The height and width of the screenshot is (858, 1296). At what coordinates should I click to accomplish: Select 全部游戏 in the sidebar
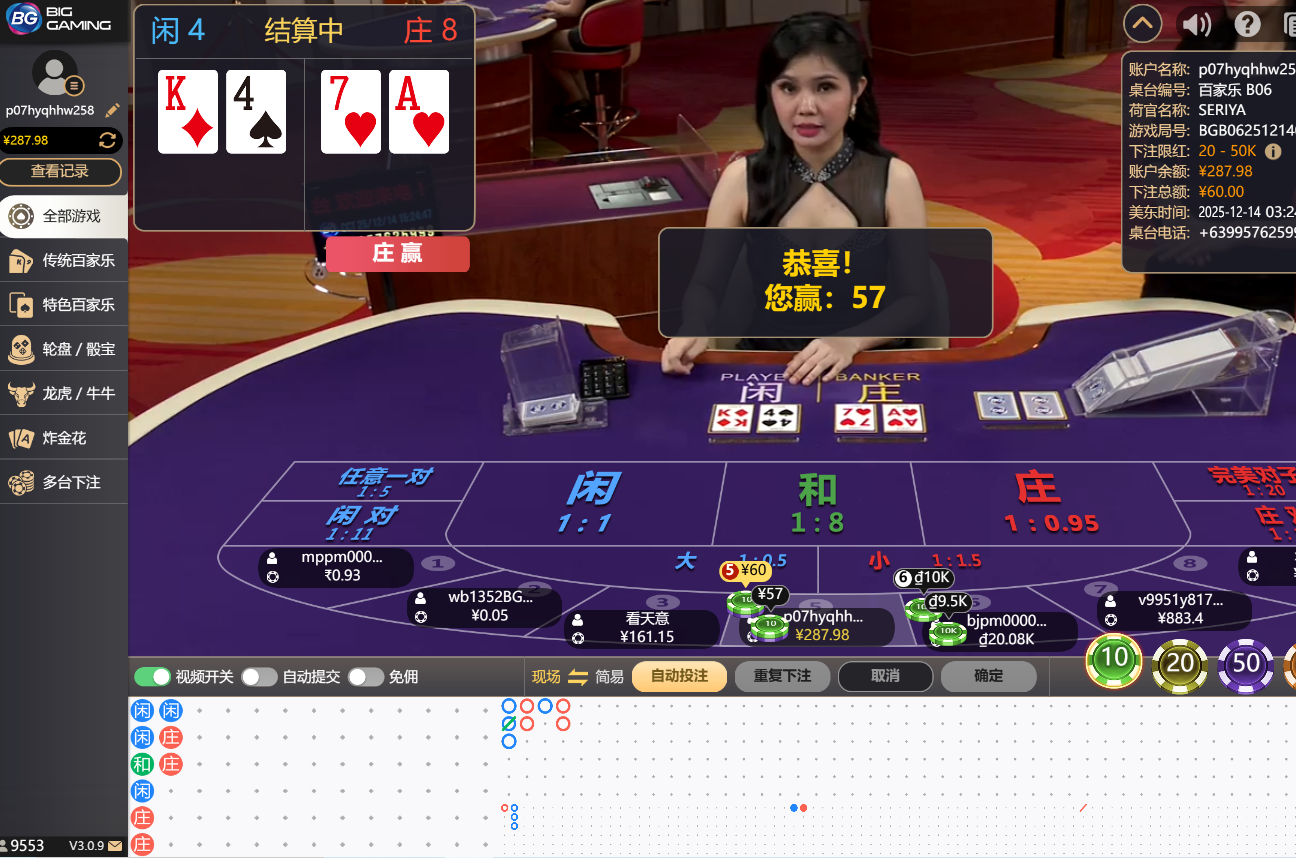64,216
